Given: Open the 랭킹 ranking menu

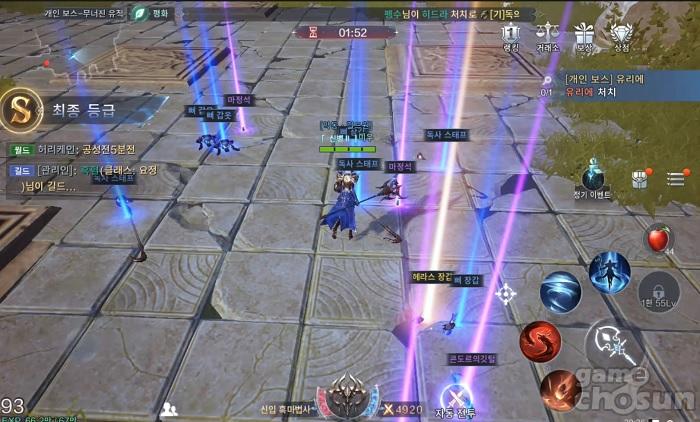Looking at the screenshot, I should (x=511, y=36).
